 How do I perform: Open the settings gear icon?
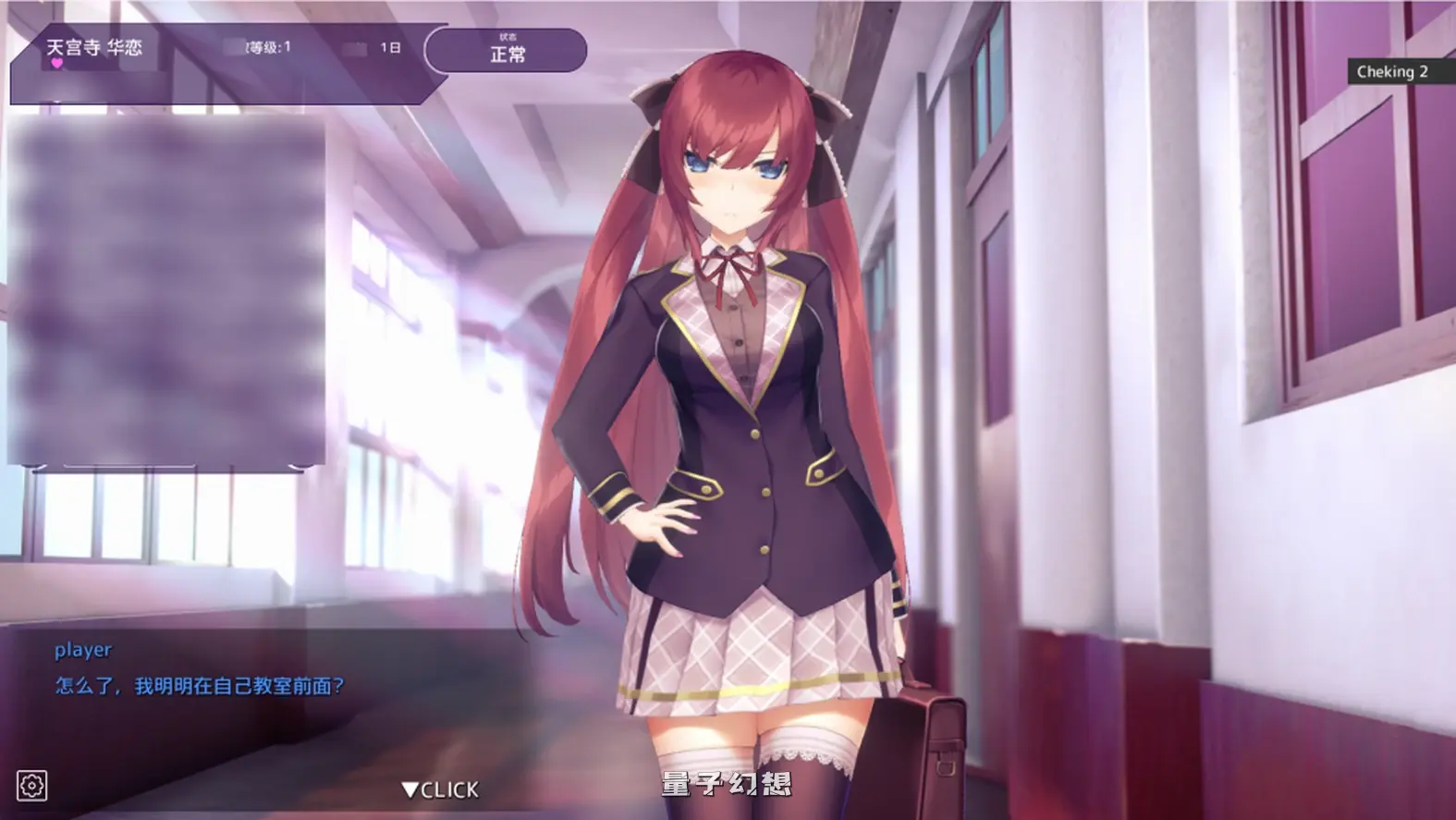31,787
